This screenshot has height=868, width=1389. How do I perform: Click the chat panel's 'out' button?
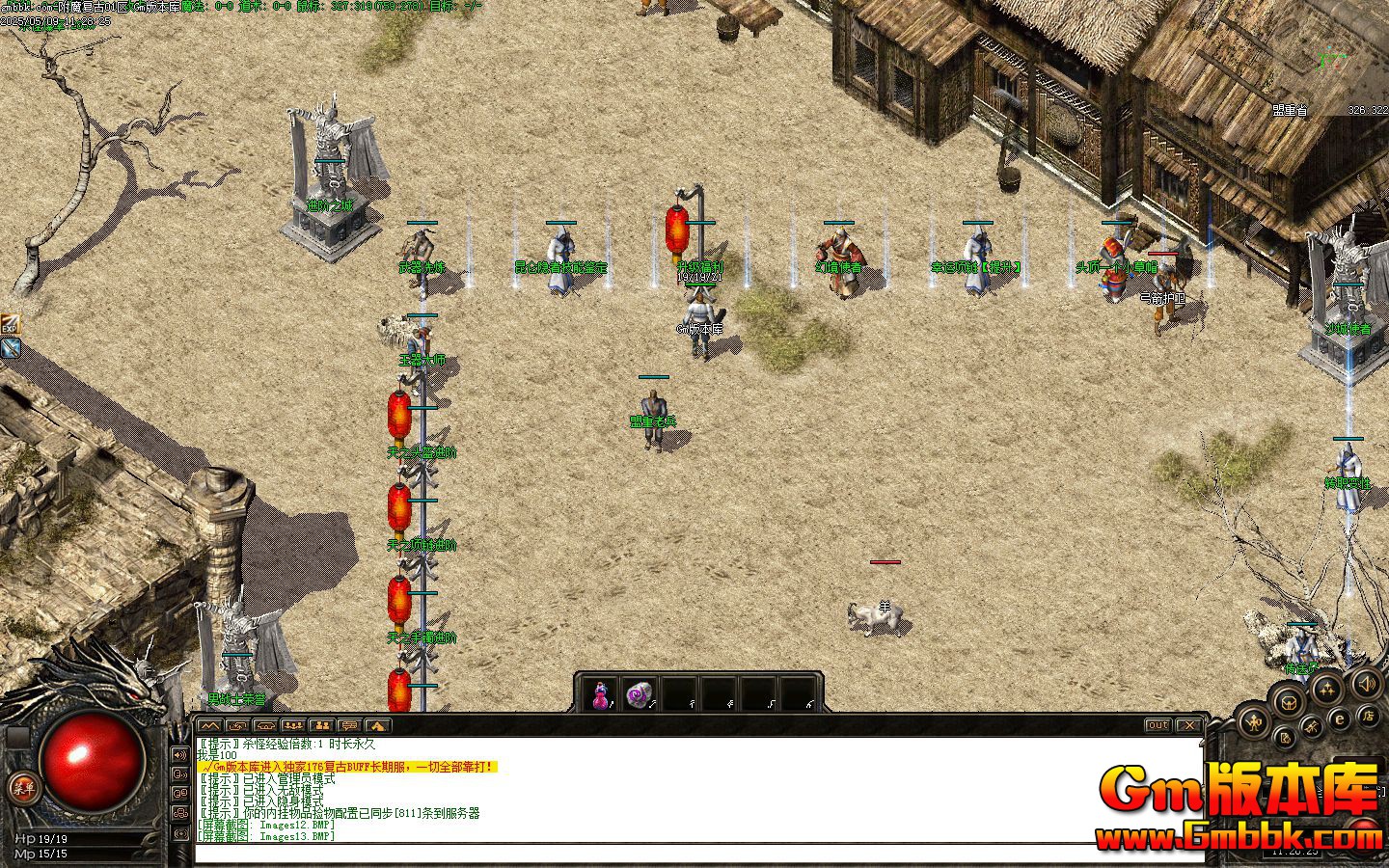[x=1157, y=725]
